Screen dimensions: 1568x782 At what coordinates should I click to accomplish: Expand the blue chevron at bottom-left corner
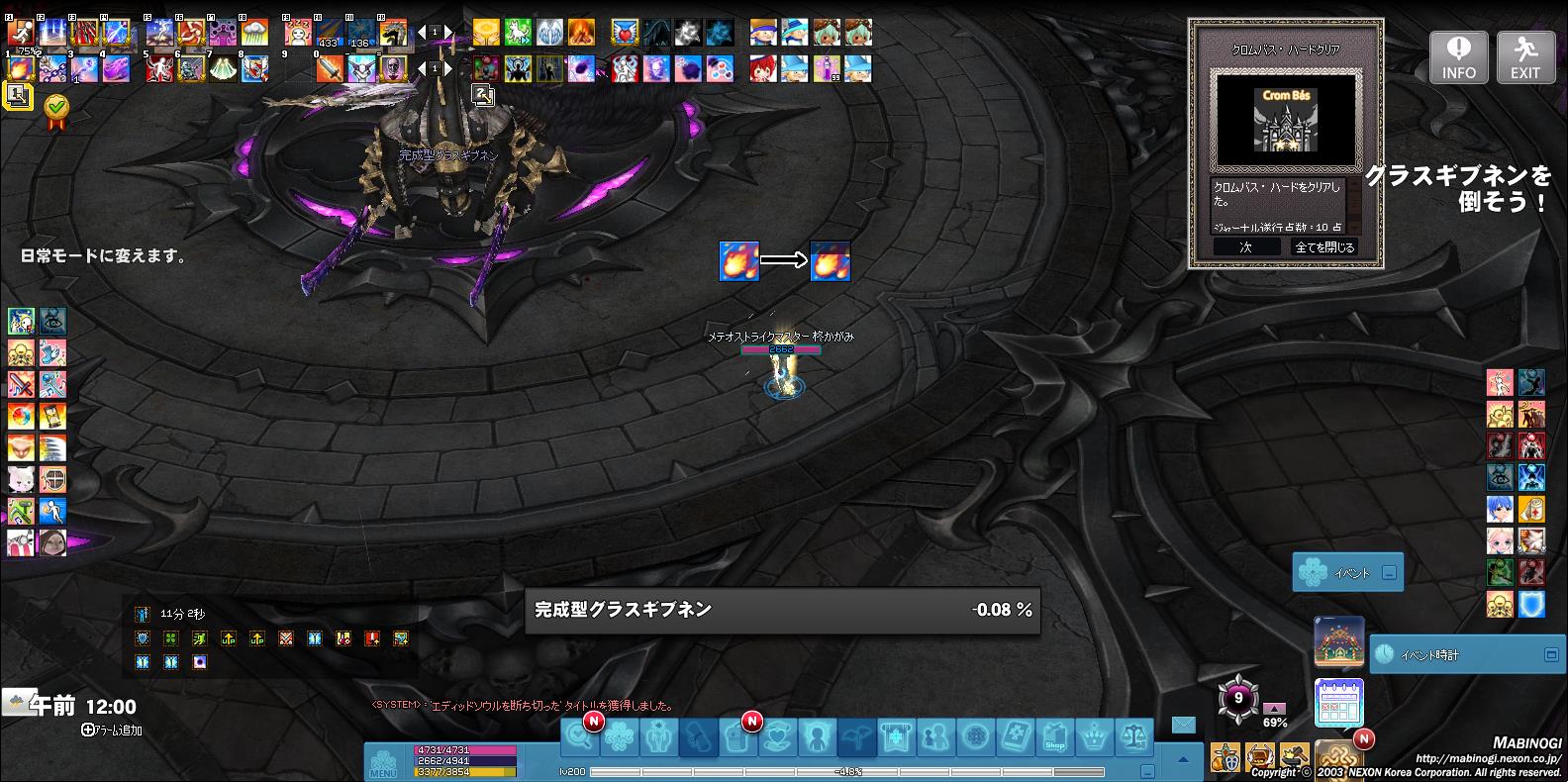[1183, 760]
